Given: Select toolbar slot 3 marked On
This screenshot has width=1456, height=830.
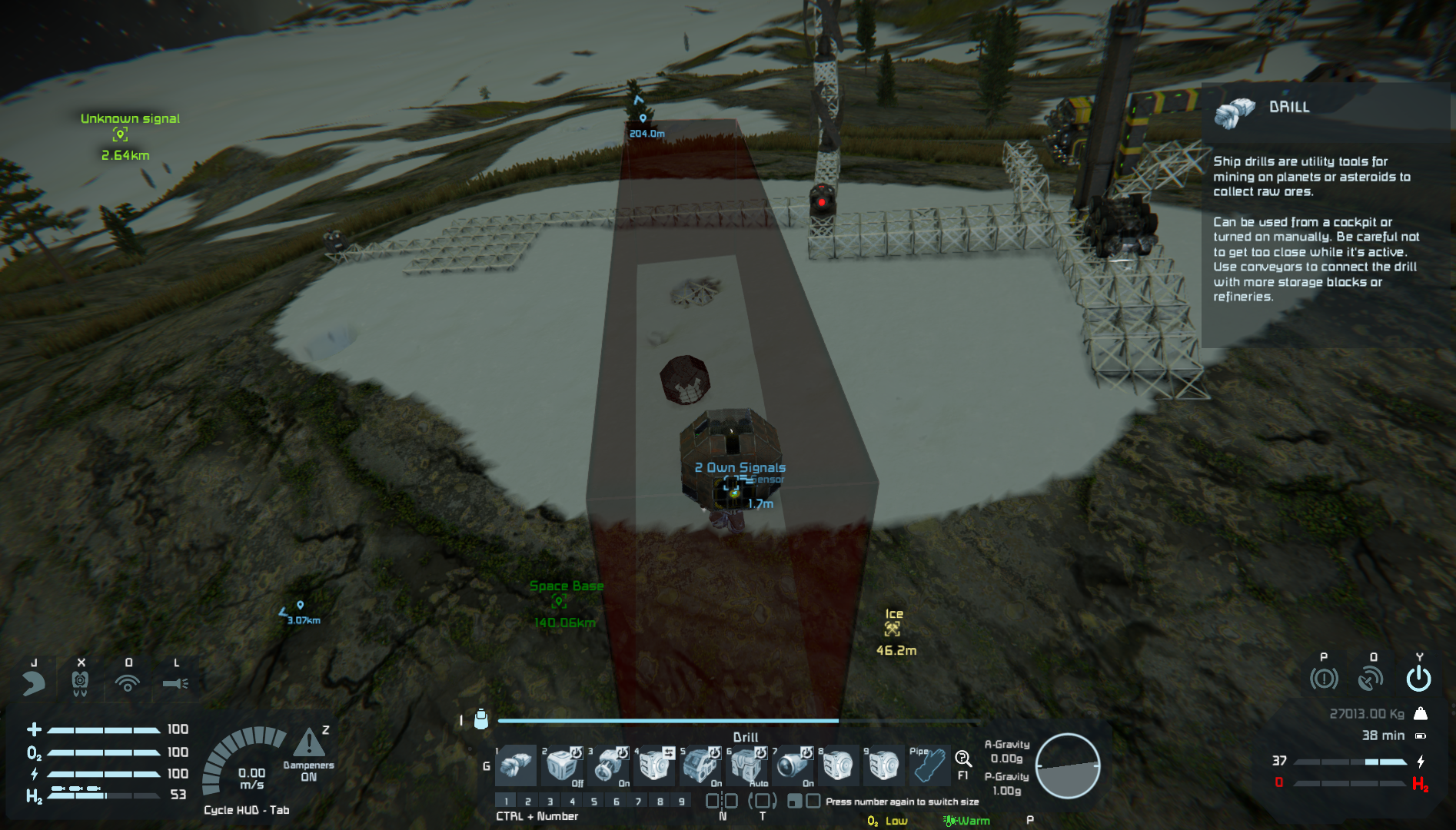Looking at the screenshot, I should click(x=608, y=765).
